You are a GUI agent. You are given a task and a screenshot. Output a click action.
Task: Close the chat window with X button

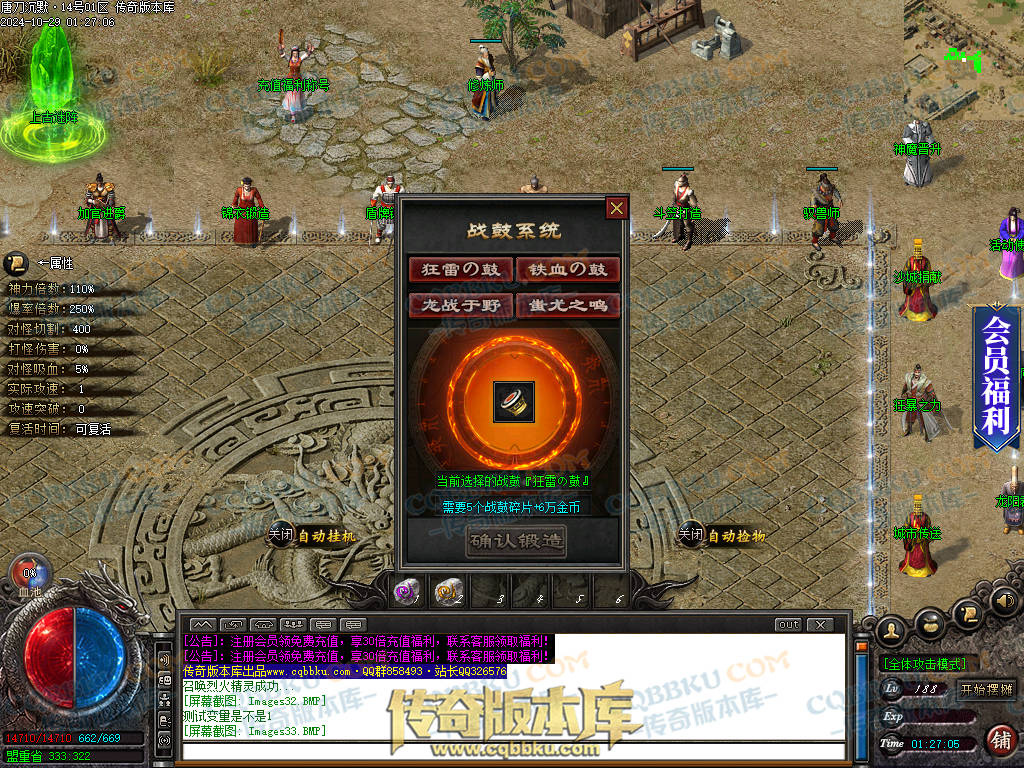(820, 625)
